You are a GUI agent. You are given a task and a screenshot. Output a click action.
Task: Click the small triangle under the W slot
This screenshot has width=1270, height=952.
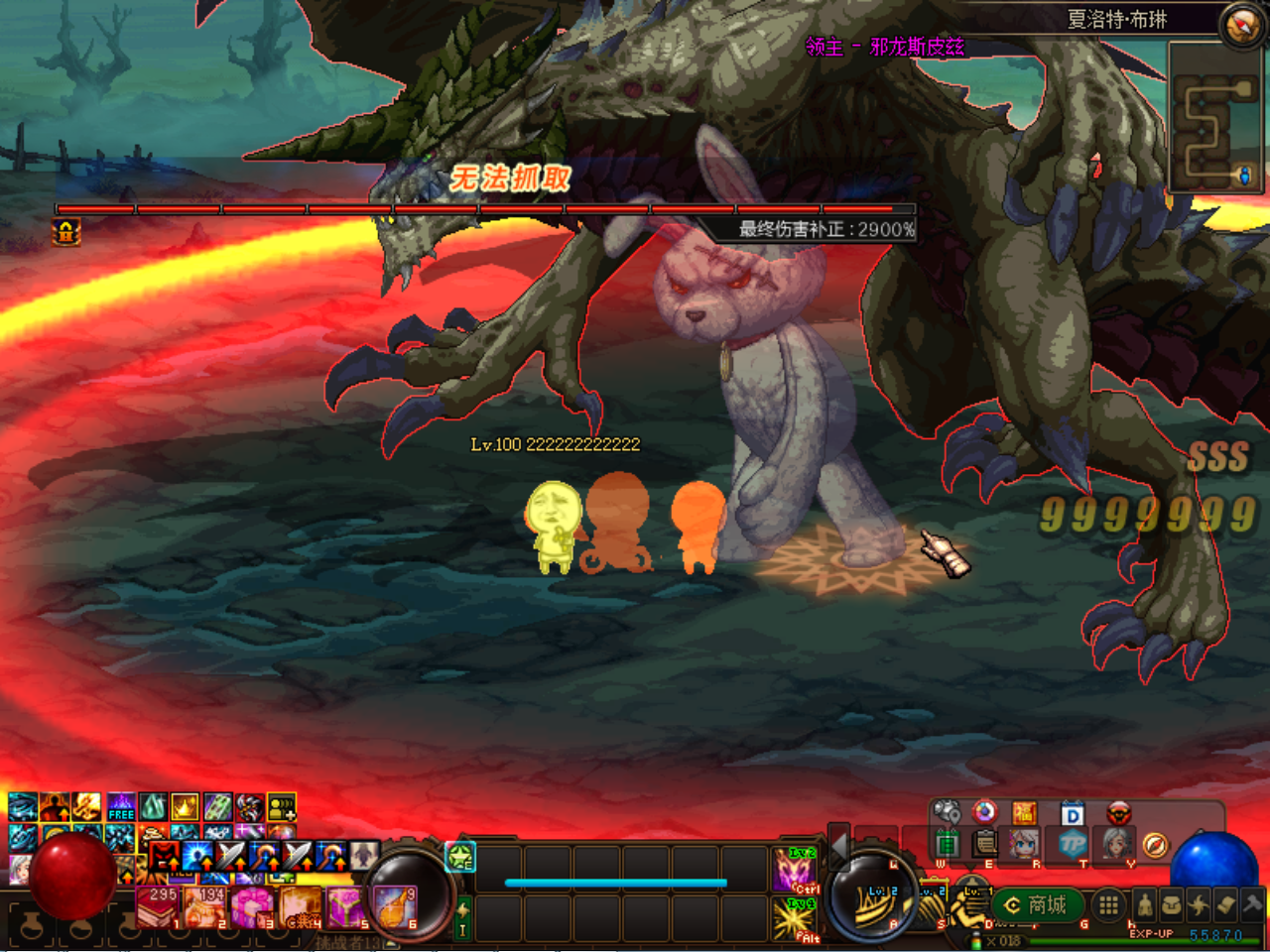point(968,865)
